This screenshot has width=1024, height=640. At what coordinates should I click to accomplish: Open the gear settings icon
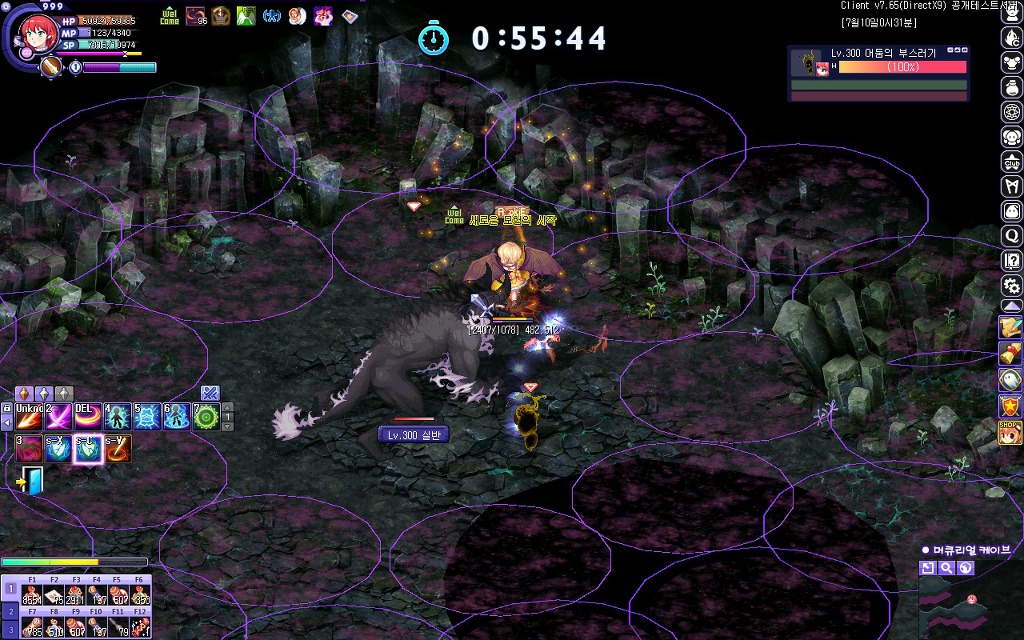[1011, 285]
